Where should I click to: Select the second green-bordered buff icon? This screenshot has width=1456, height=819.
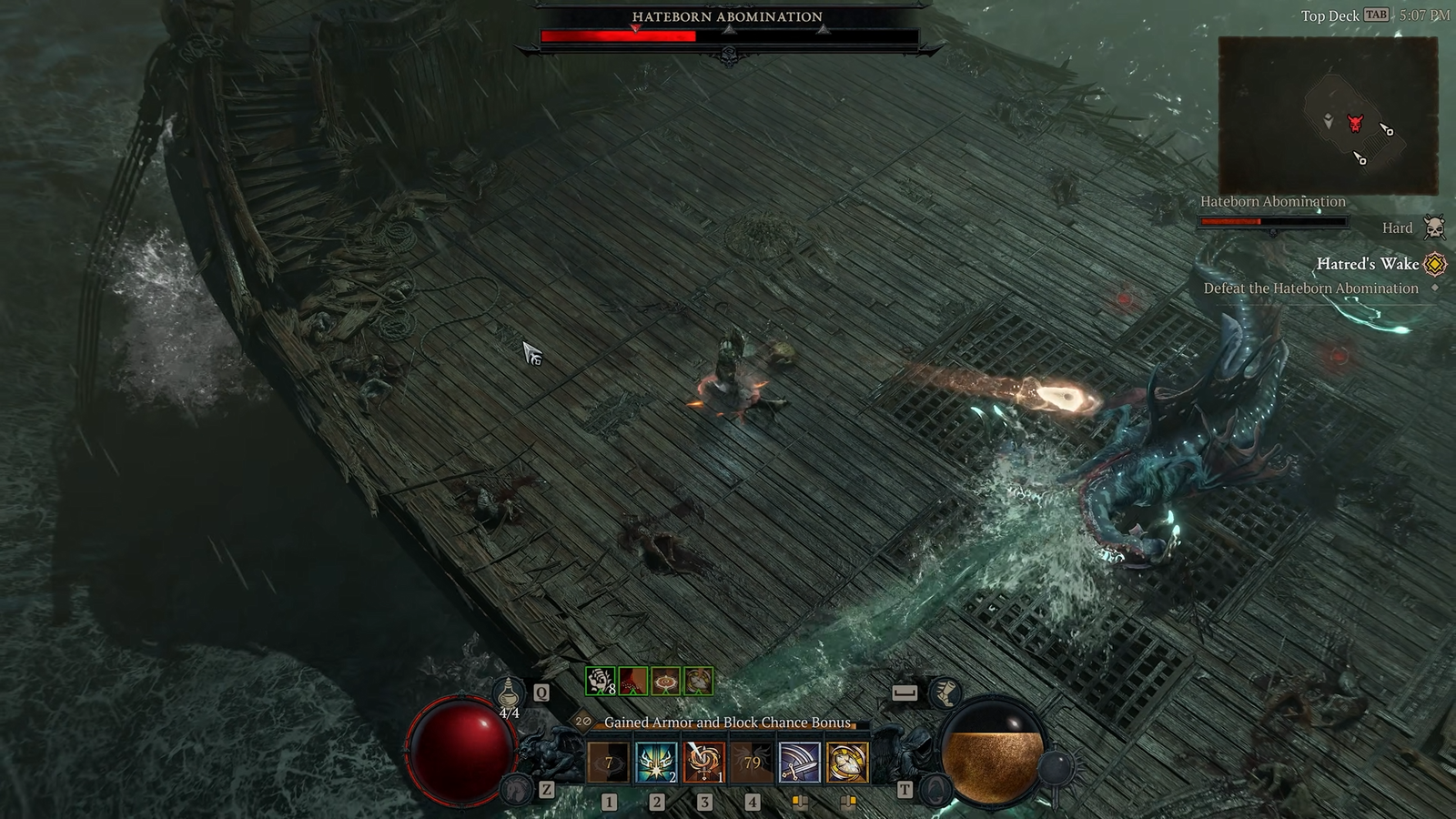(632, 682)
